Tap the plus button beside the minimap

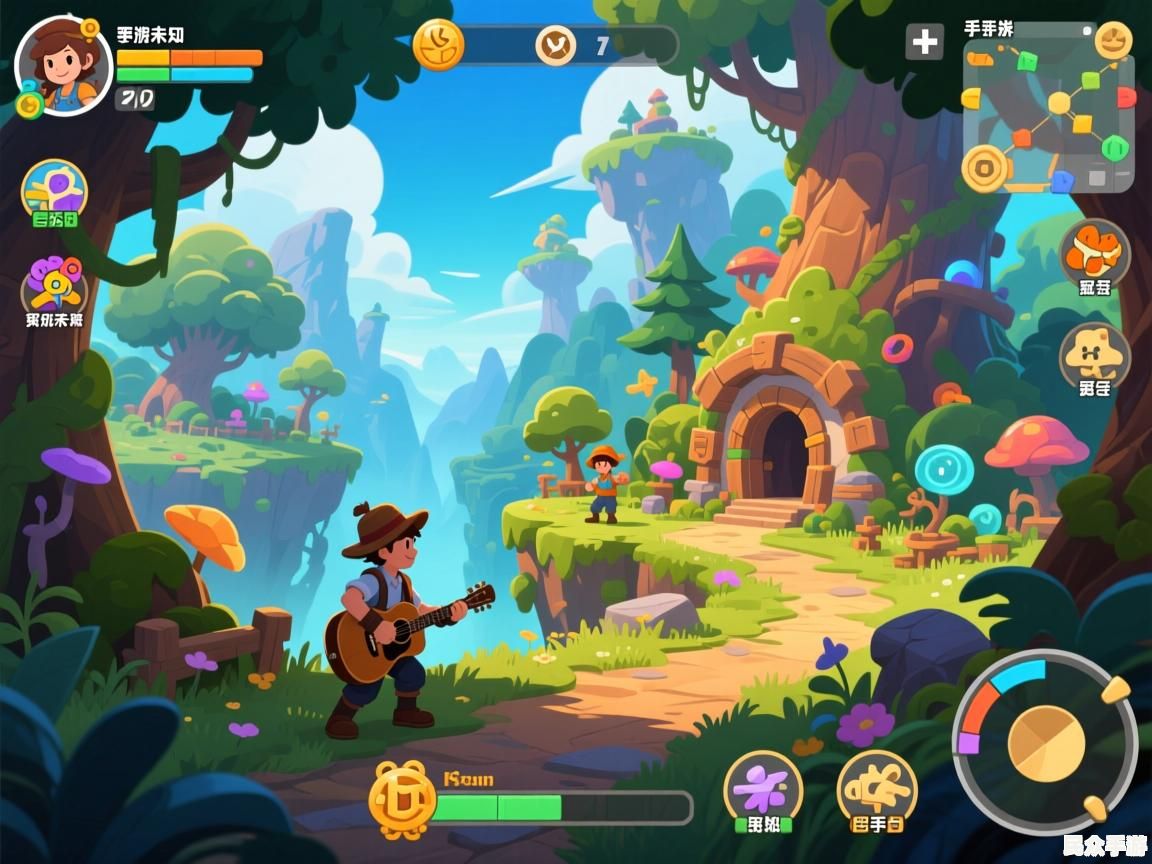point(925,42)
